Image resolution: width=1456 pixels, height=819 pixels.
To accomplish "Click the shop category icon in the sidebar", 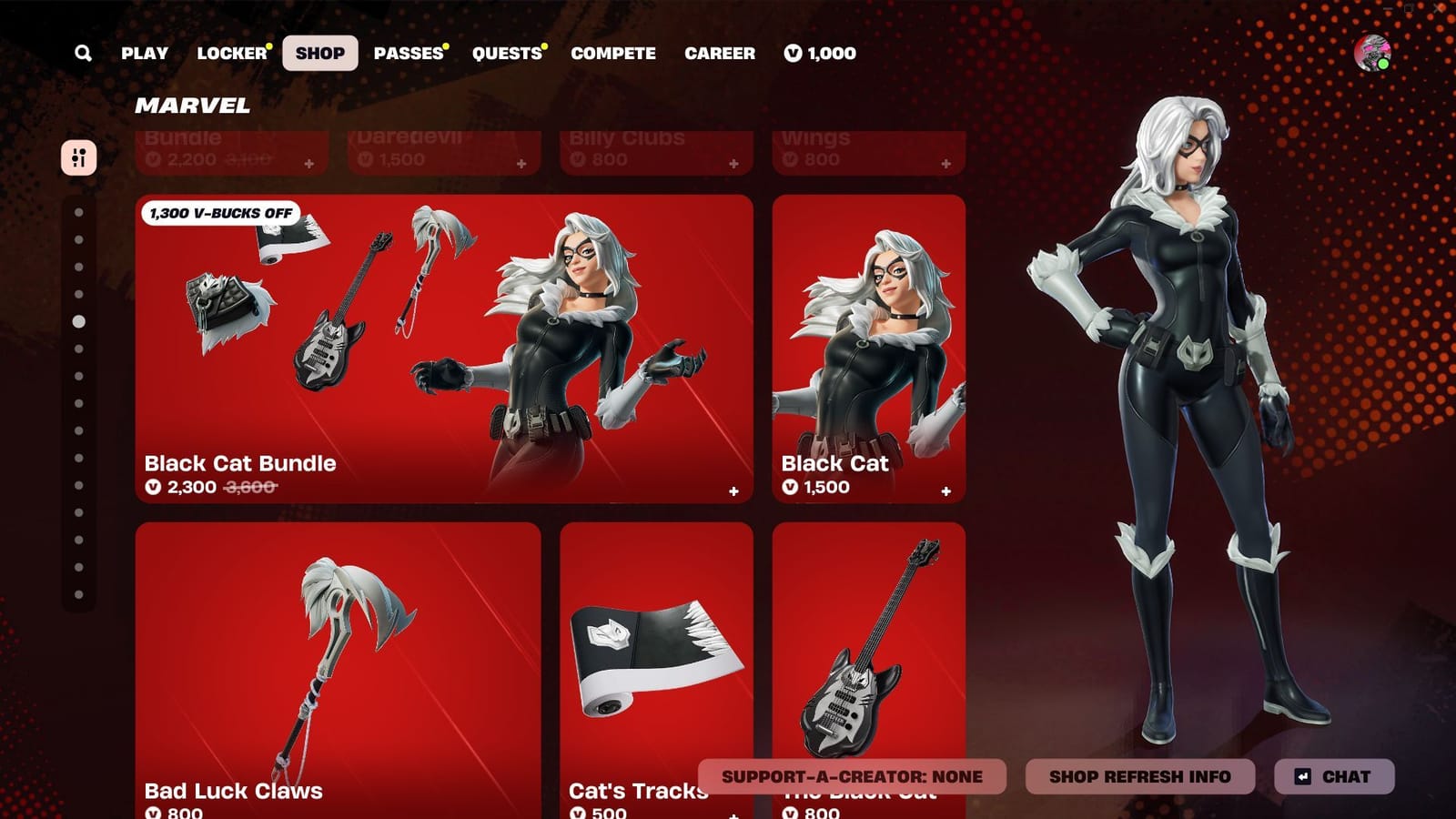I will click(x=80, y=157).
